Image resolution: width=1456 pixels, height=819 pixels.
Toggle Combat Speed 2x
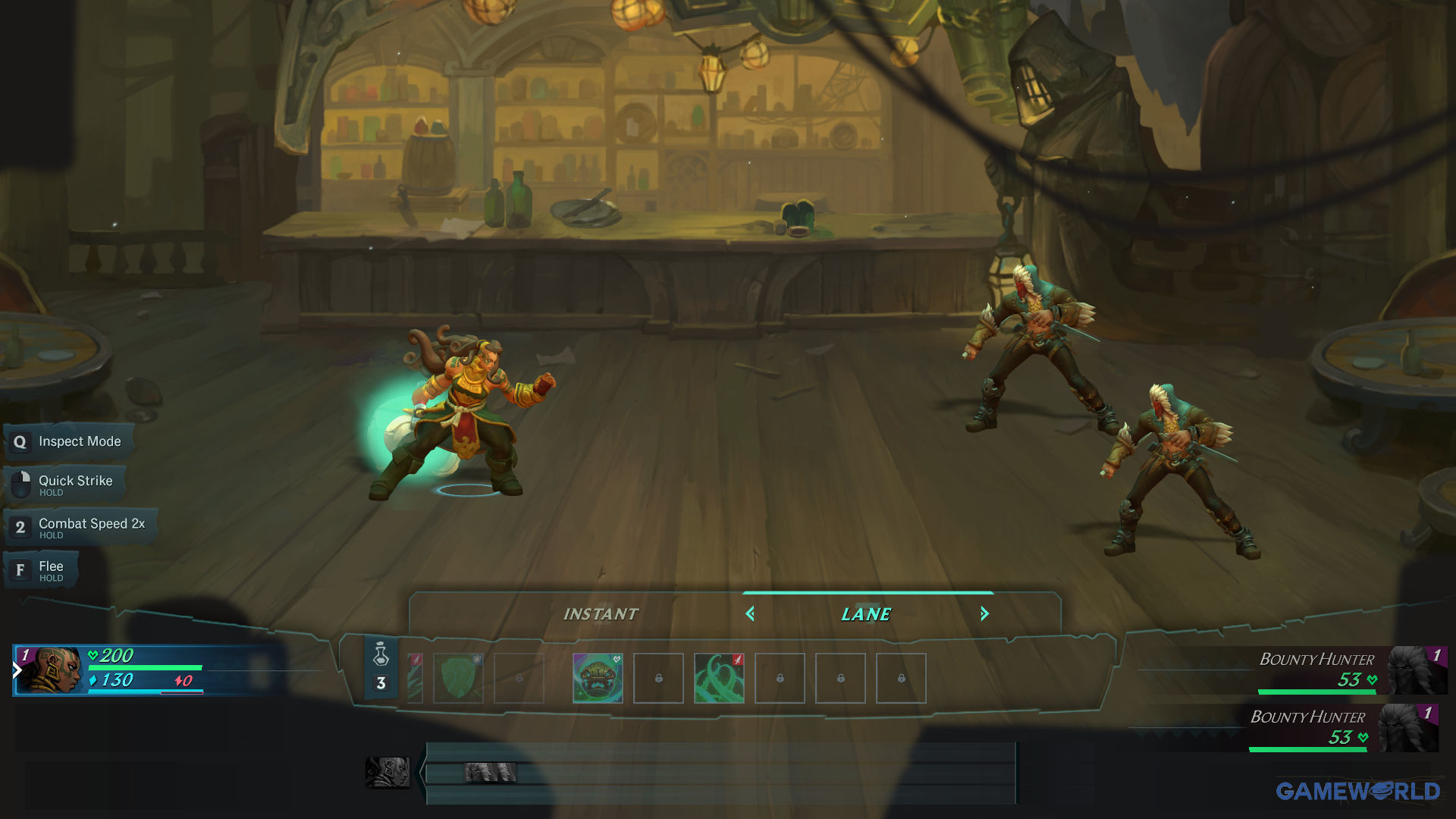tap(80, 527)
